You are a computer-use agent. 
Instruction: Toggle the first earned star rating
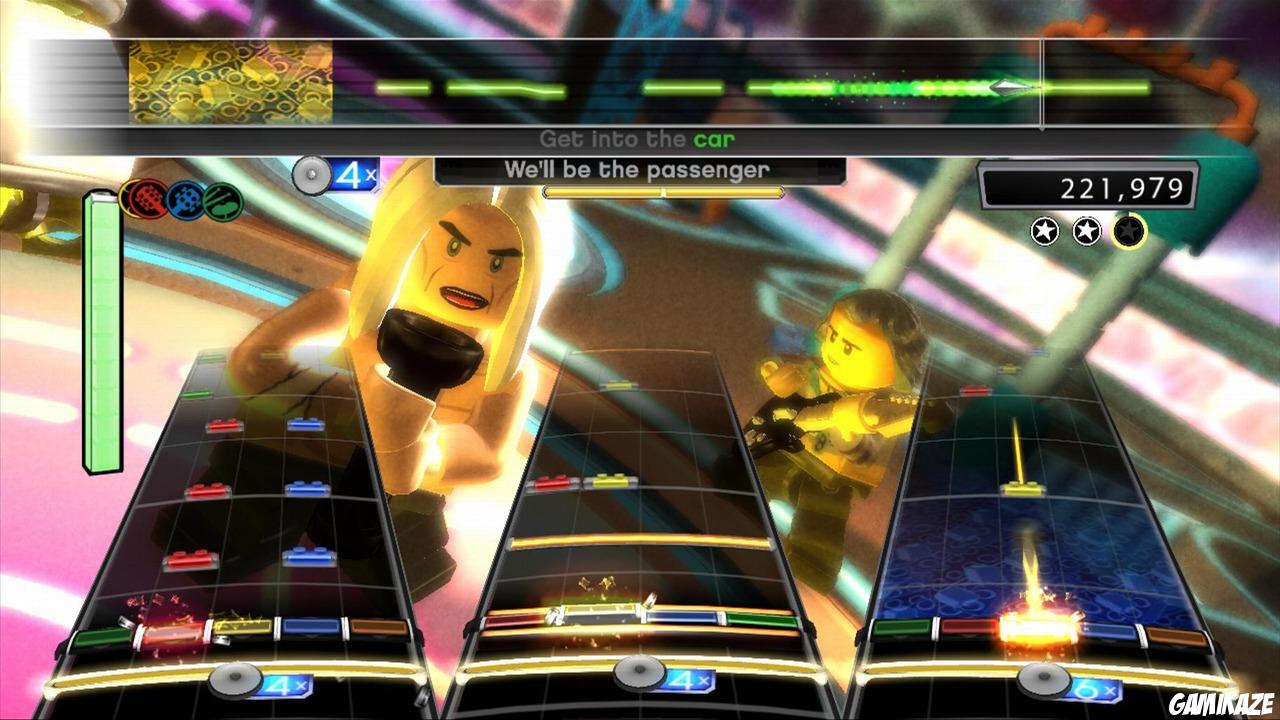coord(1044,232)
